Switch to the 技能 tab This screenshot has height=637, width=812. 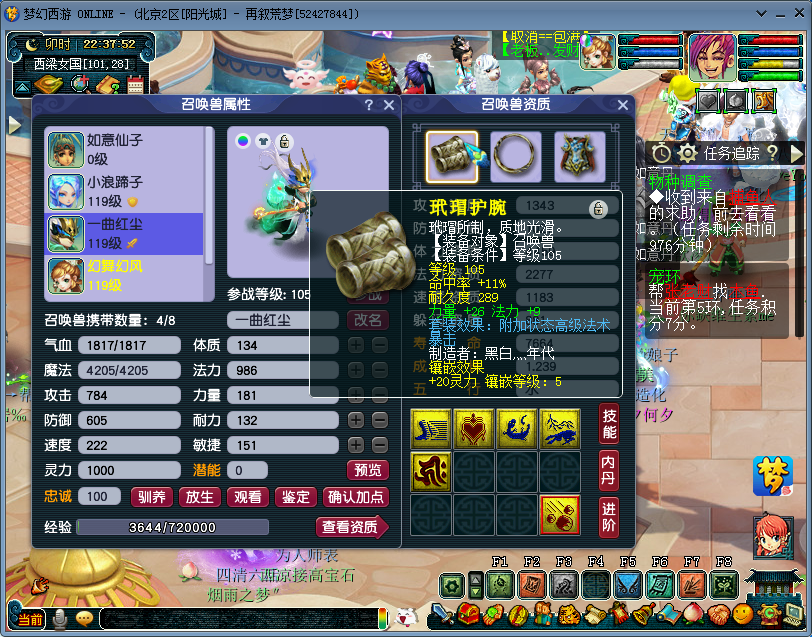pyautogui.click(x=609, y=424)
